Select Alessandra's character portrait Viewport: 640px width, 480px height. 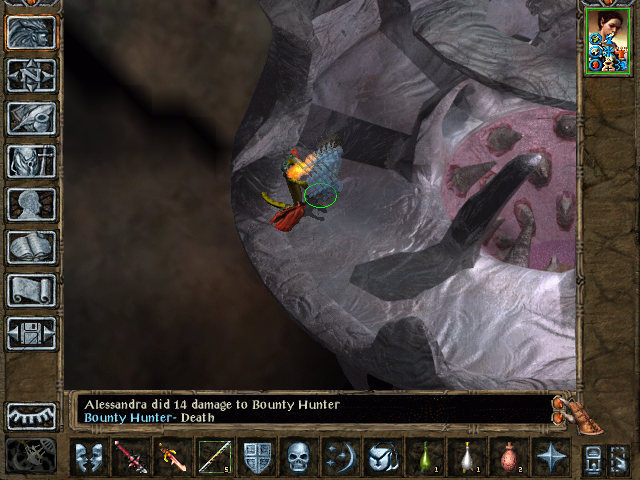tap(607, 41)
